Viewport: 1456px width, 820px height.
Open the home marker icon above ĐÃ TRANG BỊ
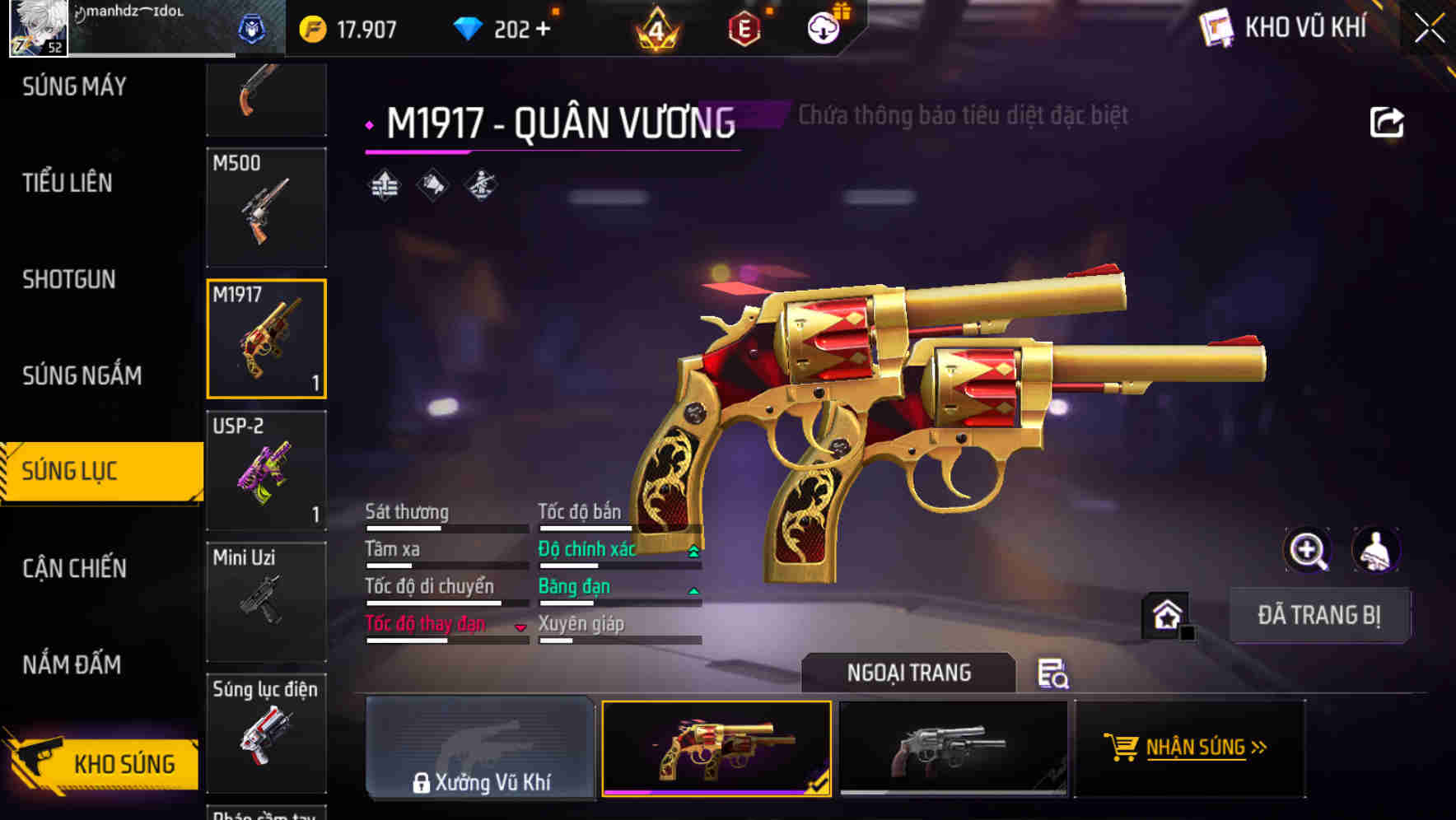point(1165,616)
